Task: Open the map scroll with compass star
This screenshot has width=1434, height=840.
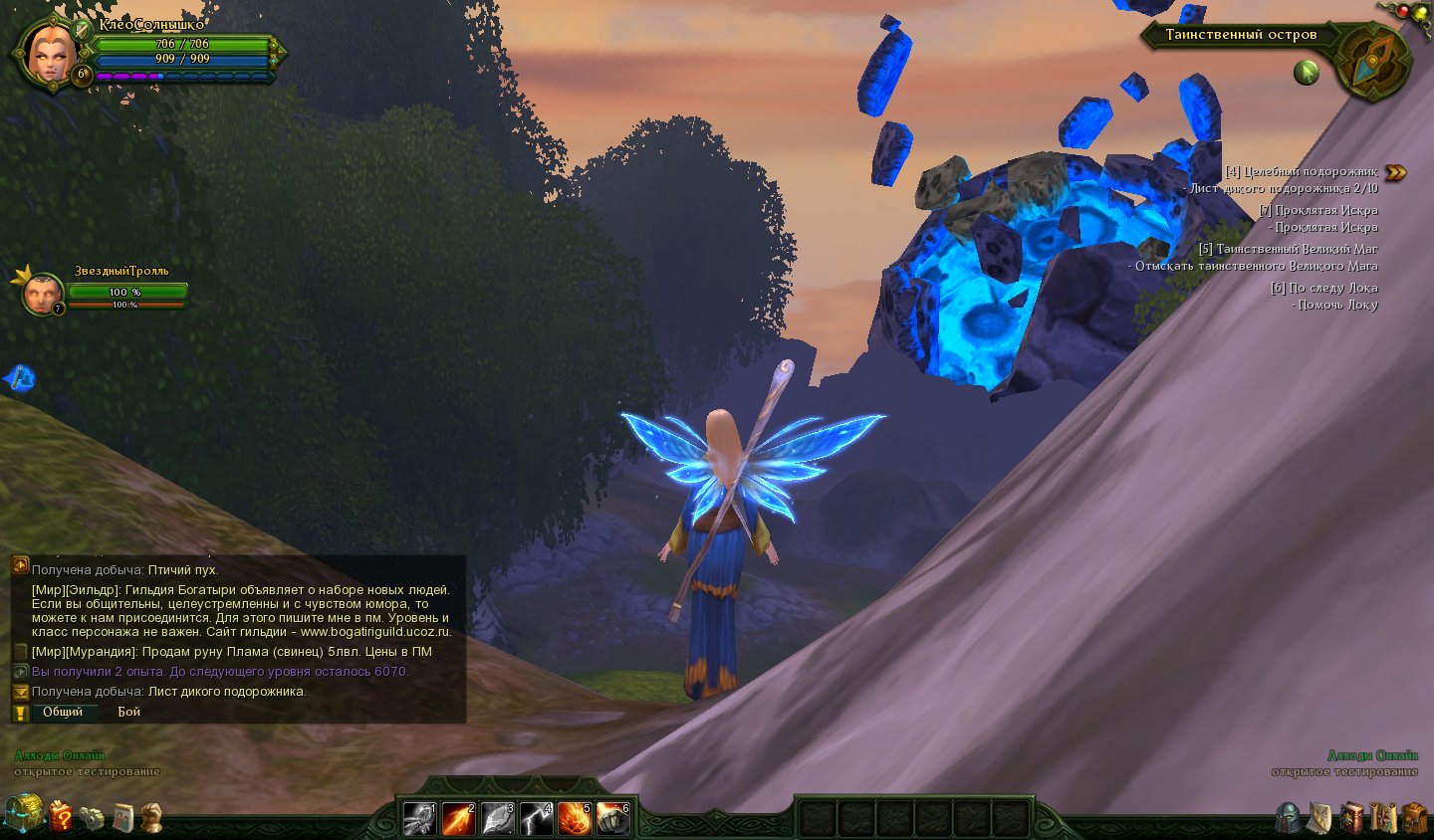Action: (x=1382, y=818)
